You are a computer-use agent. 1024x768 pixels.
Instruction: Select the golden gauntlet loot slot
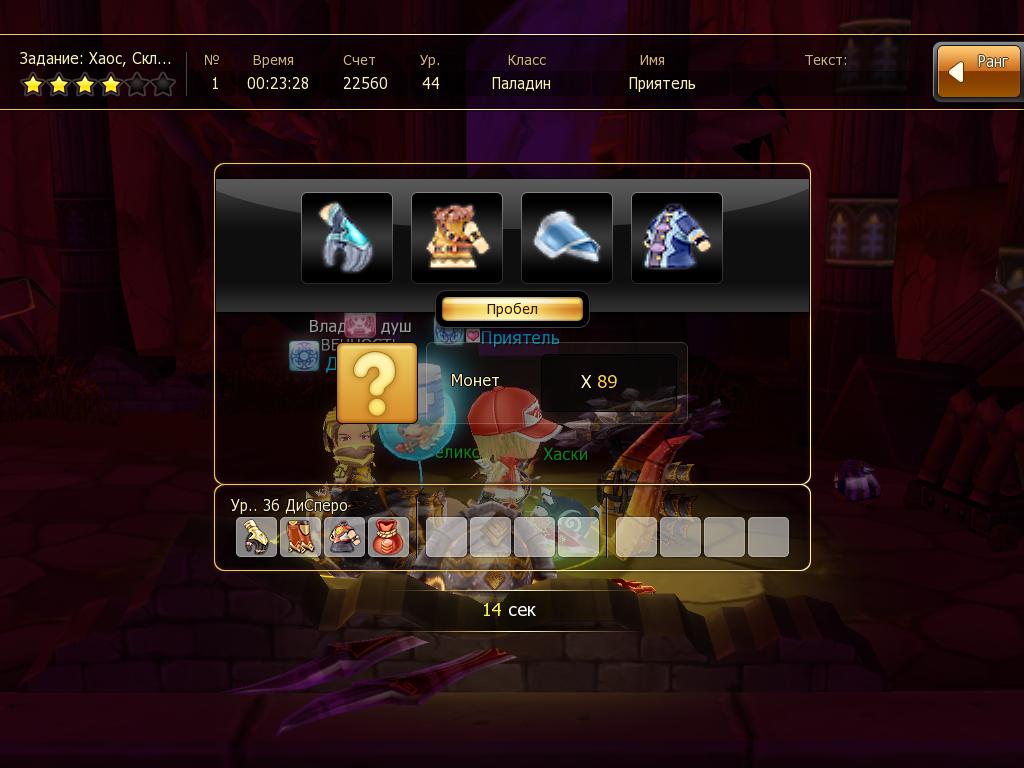click(256, 537)
